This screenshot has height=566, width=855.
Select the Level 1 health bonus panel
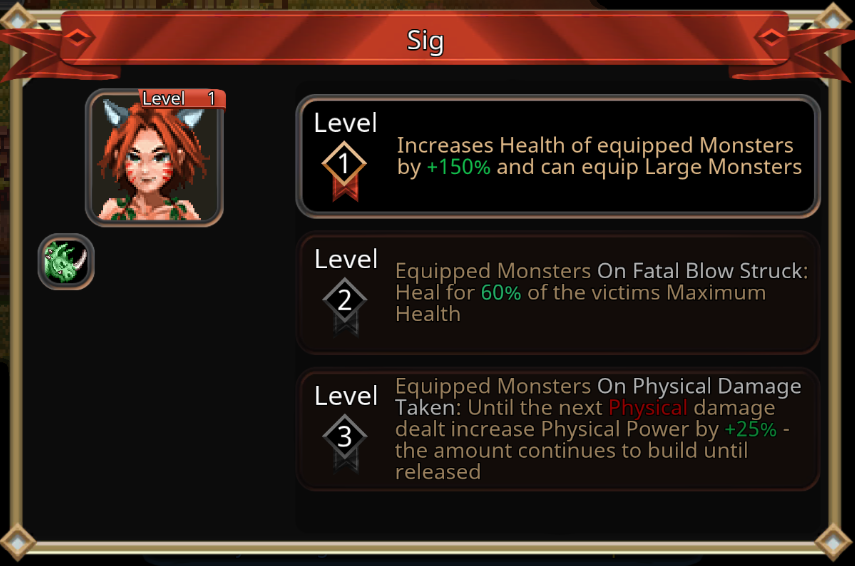[x=558, y=156]
